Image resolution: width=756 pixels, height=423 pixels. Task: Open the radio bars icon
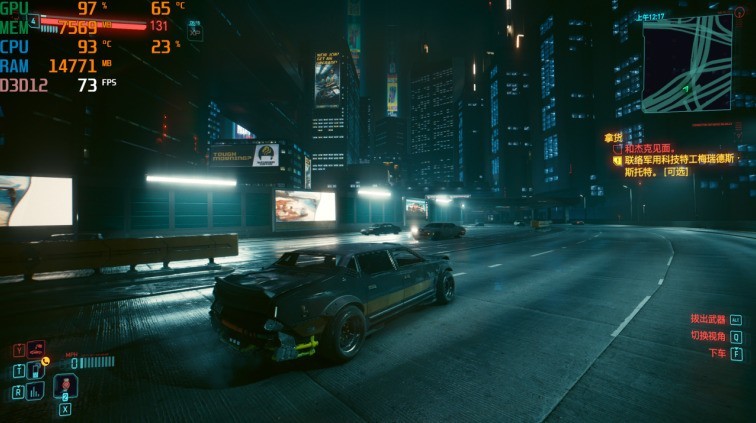click(x=36, y=391)
